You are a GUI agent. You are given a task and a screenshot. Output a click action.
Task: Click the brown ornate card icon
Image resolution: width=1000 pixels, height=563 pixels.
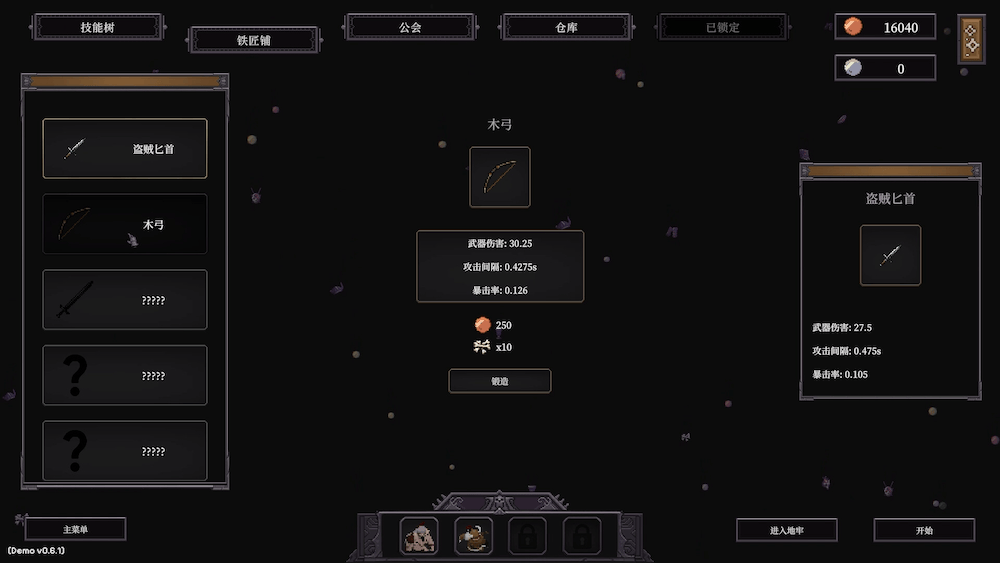click(x=971, y=39)
